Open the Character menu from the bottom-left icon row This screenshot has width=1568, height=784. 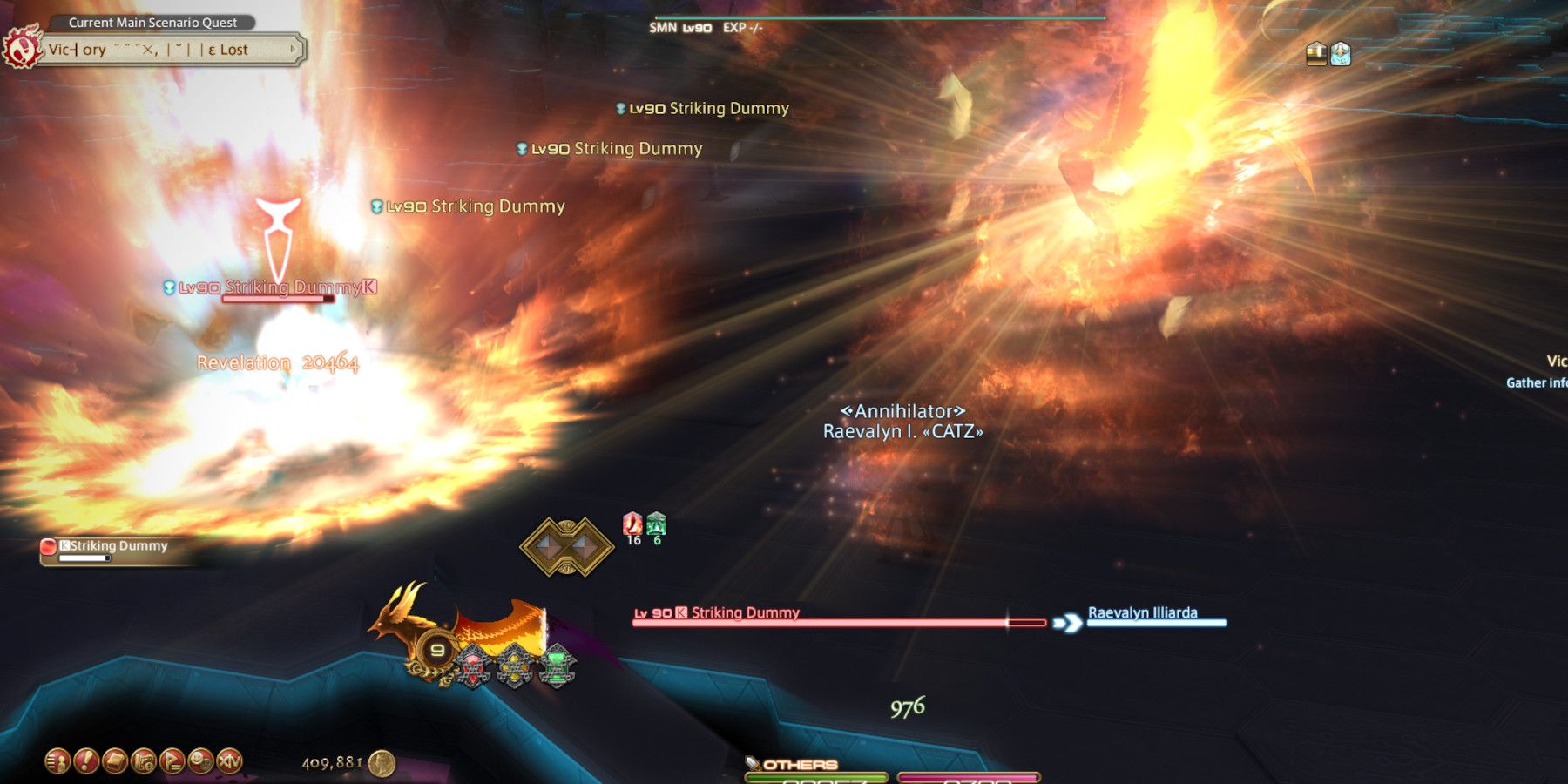[57, 760]
